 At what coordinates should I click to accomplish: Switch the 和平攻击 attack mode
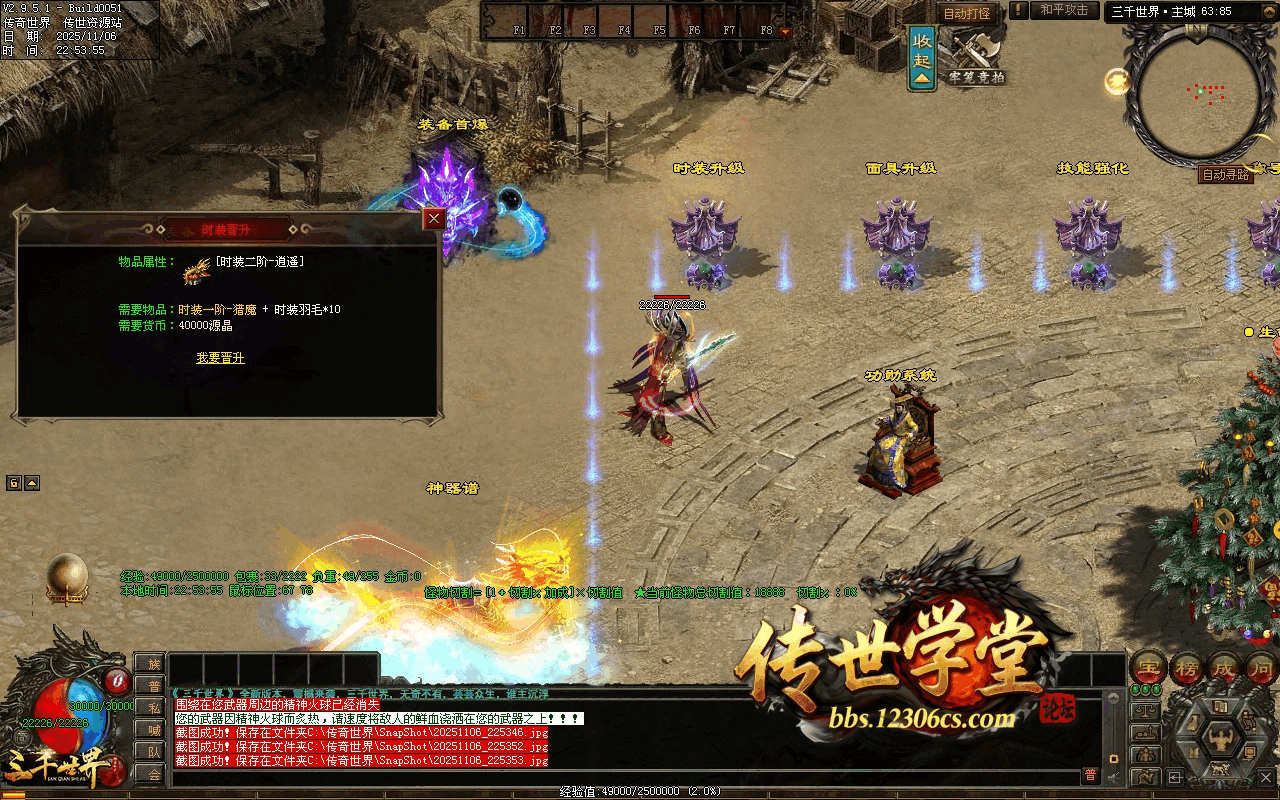point(1064,11)
